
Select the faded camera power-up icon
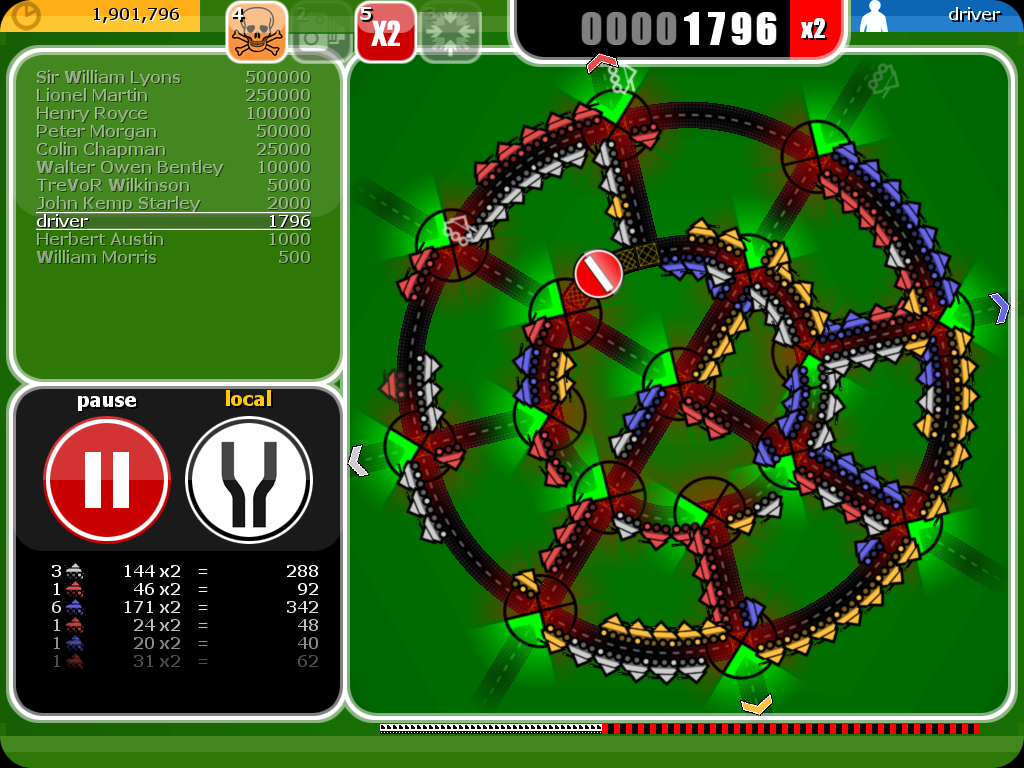coord(321,32)
